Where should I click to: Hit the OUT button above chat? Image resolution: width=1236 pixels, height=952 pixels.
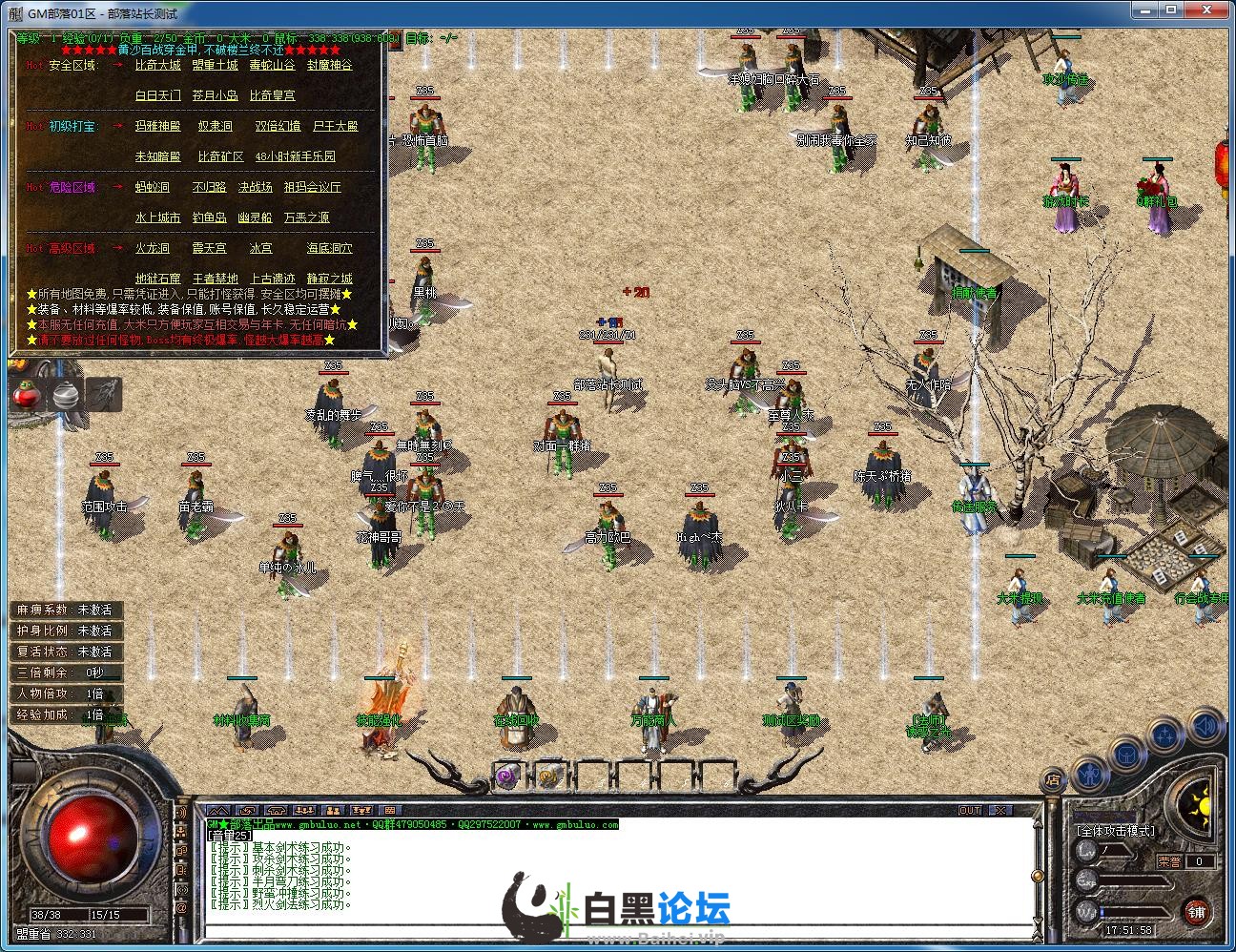click(970, 810)
